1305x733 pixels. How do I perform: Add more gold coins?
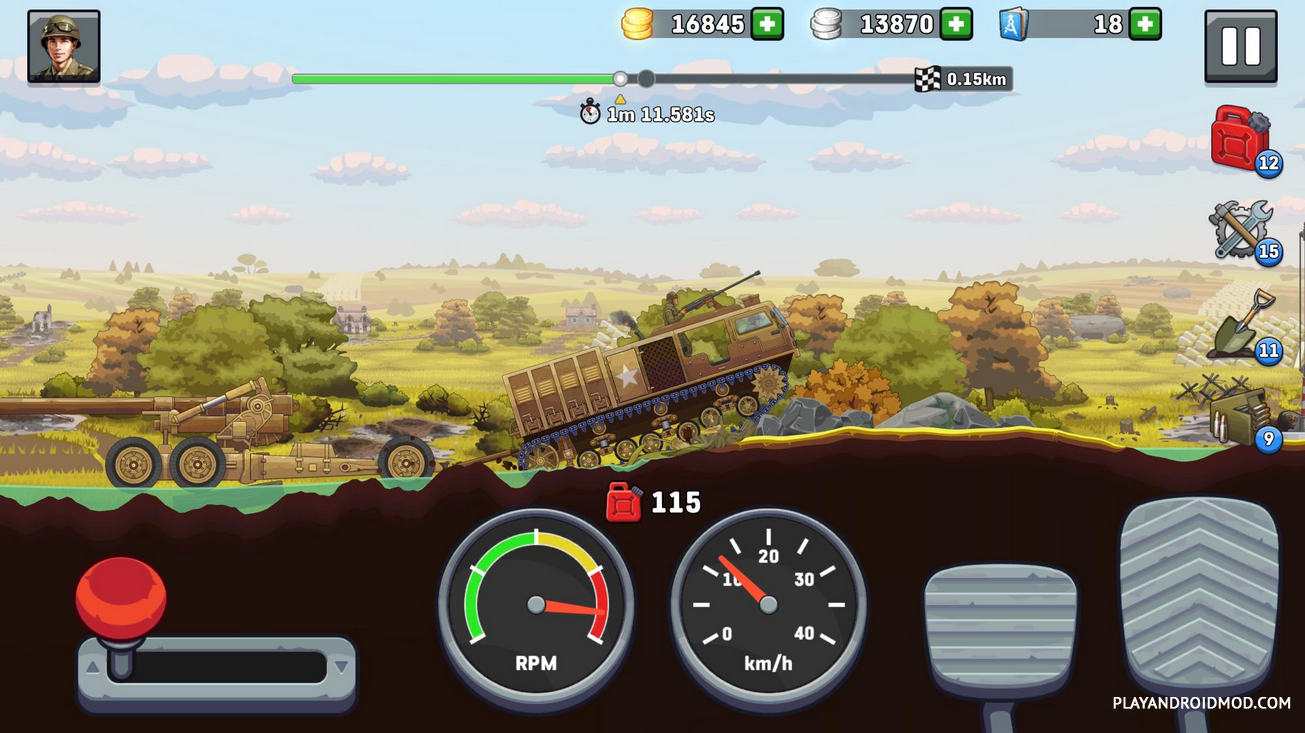click(x=767, y=24)
